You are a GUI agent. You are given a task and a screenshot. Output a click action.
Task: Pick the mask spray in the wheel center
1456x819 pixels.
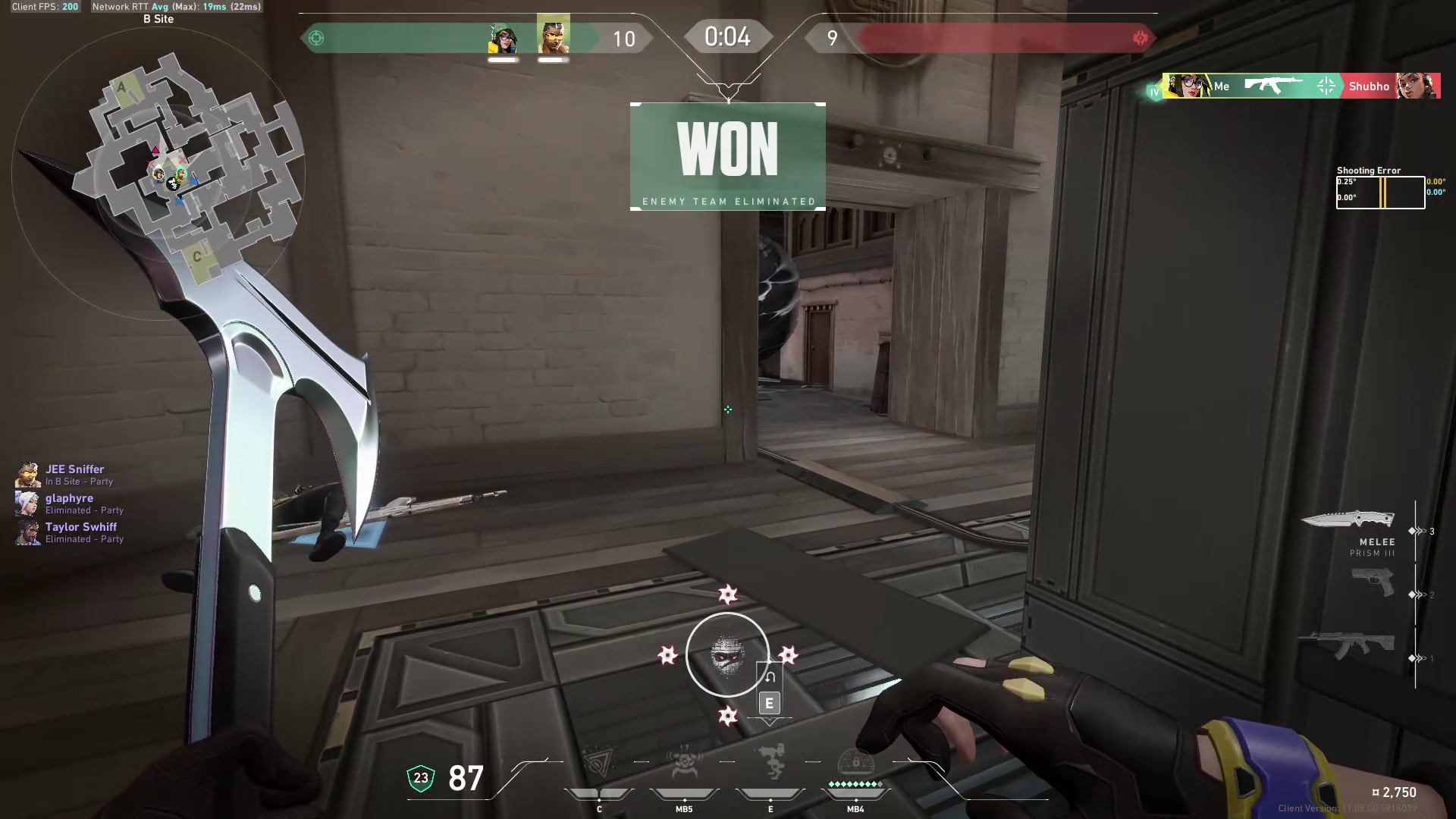pos(727,654)
